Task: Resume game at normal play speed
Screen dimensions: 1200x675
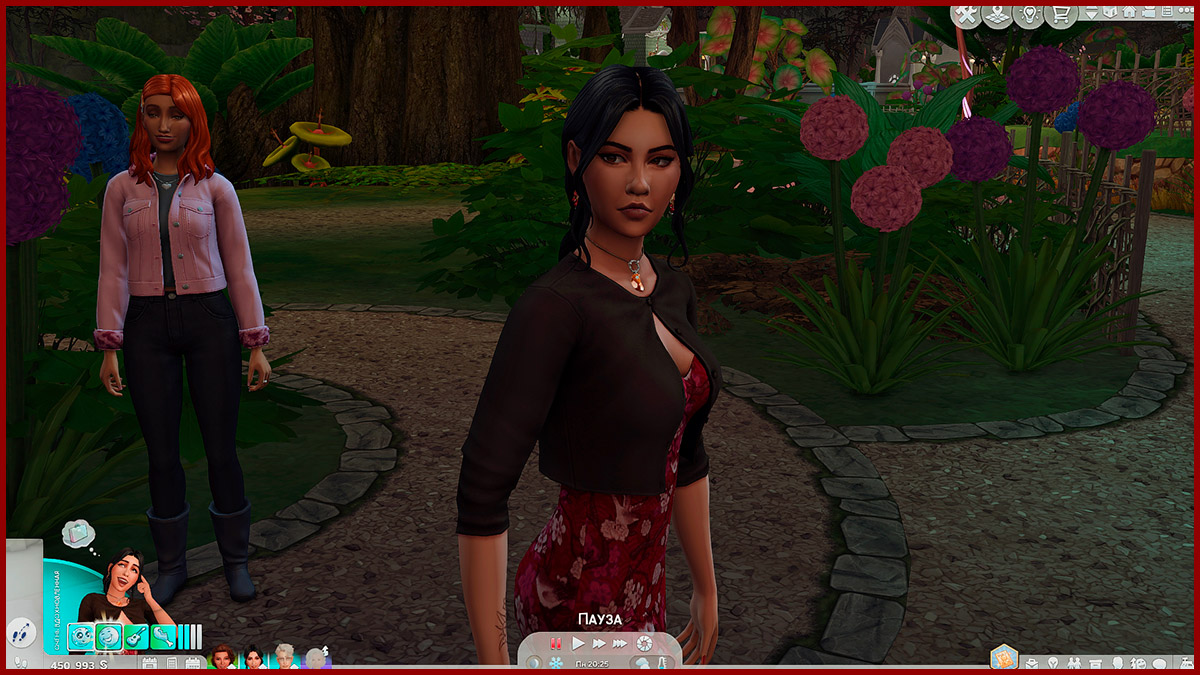Action: click(x=578, y=643)
